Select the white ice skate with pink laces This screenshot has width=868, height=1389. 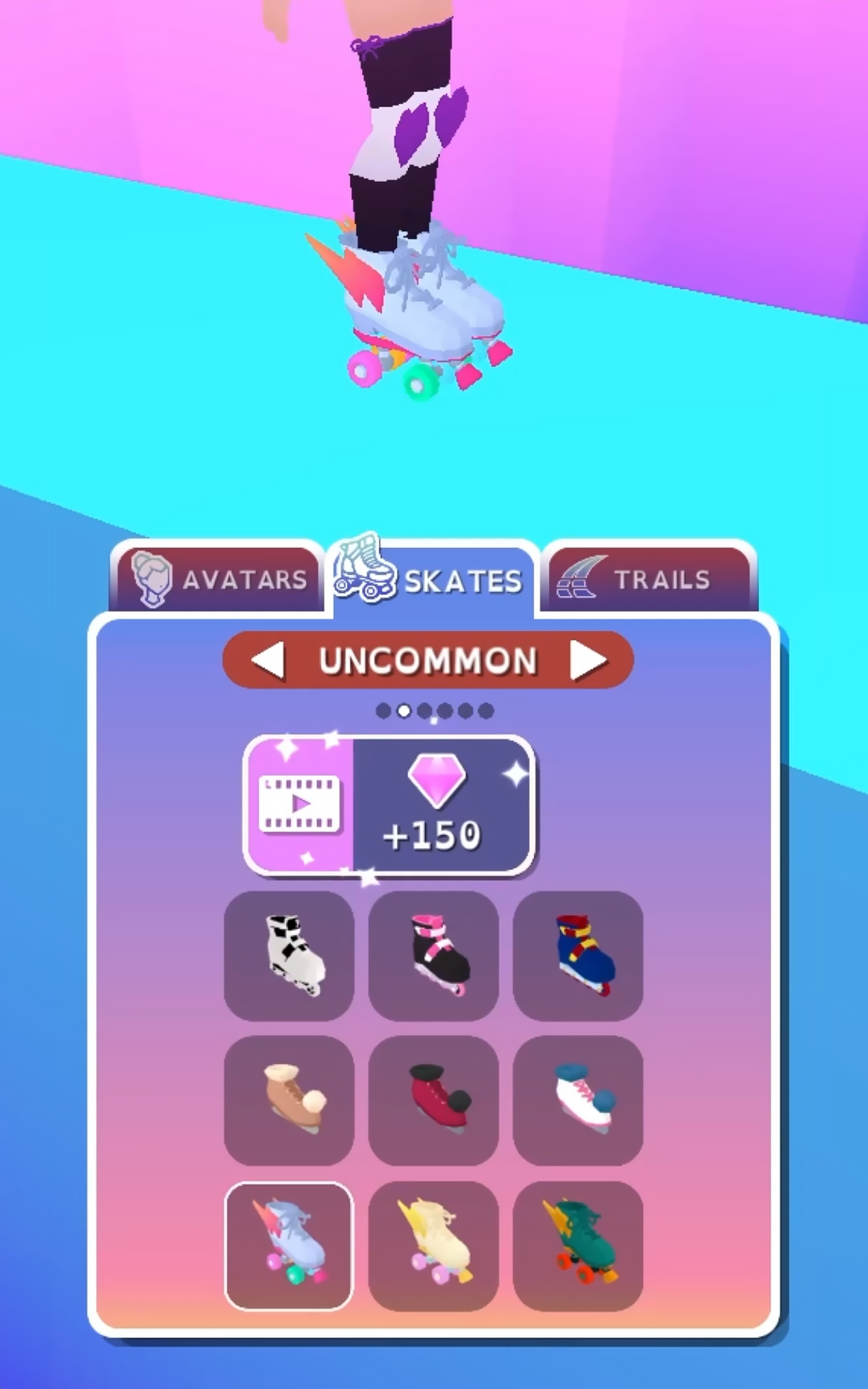point(578,1100)
